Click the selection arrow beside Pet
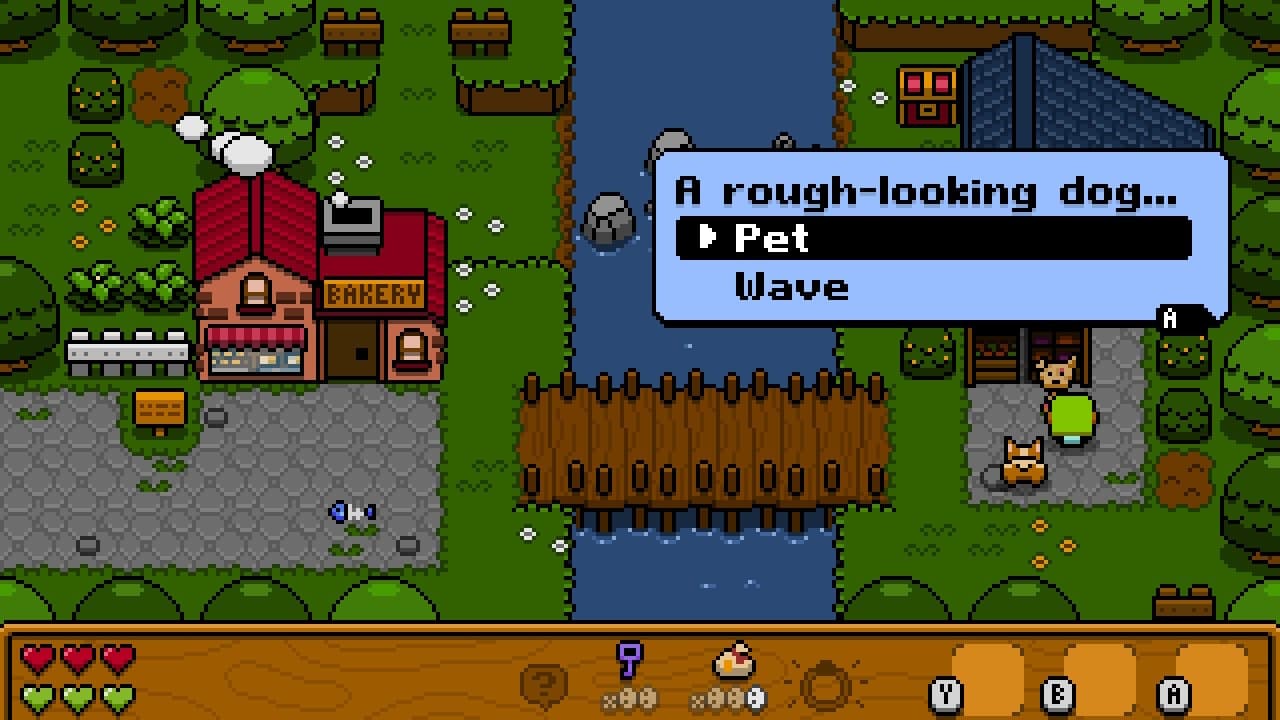The height and width of the screenshot is (720, 1280). [710, 238]
